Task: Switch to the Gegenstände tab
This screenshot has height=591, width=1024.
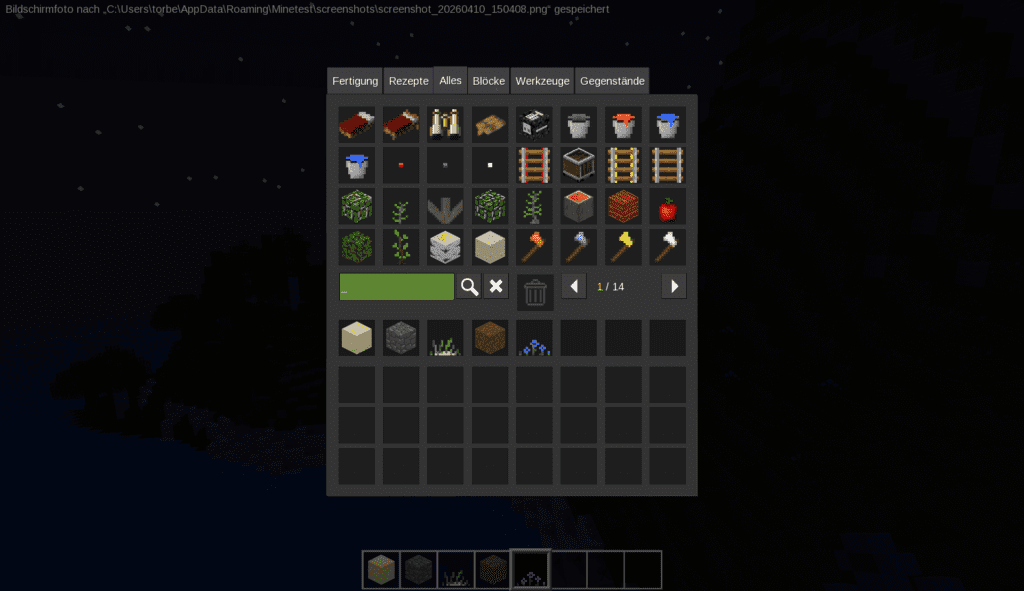Action: pyautogui.click(x=612, y=81)
